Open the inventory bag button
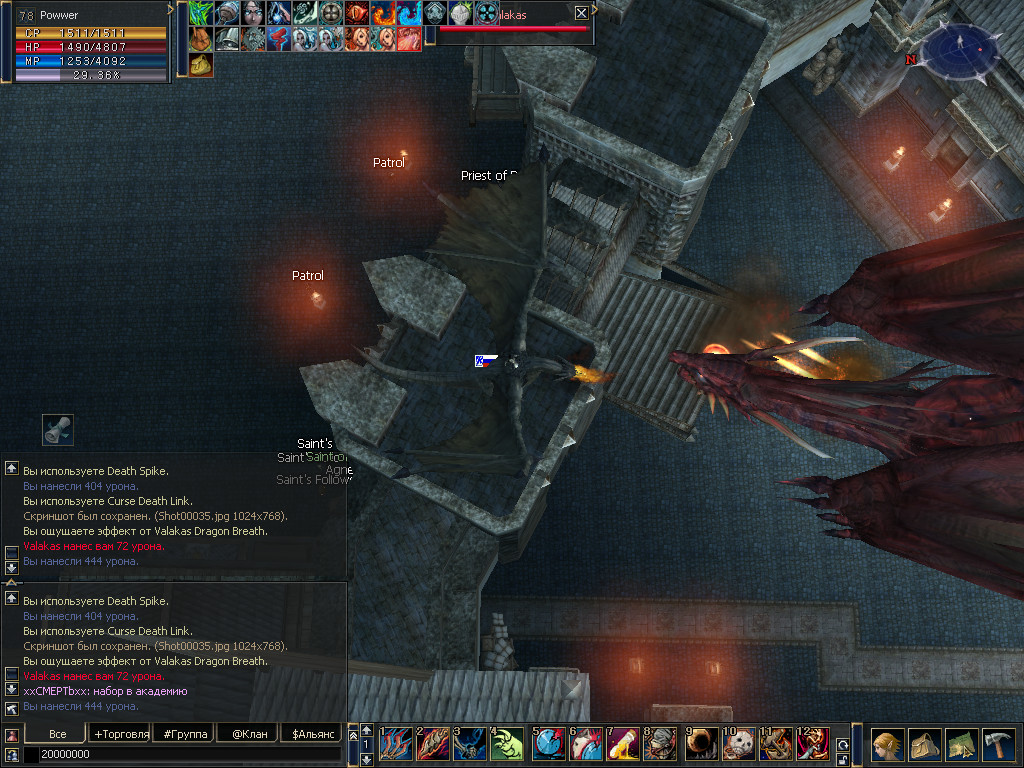 point(924,745)
